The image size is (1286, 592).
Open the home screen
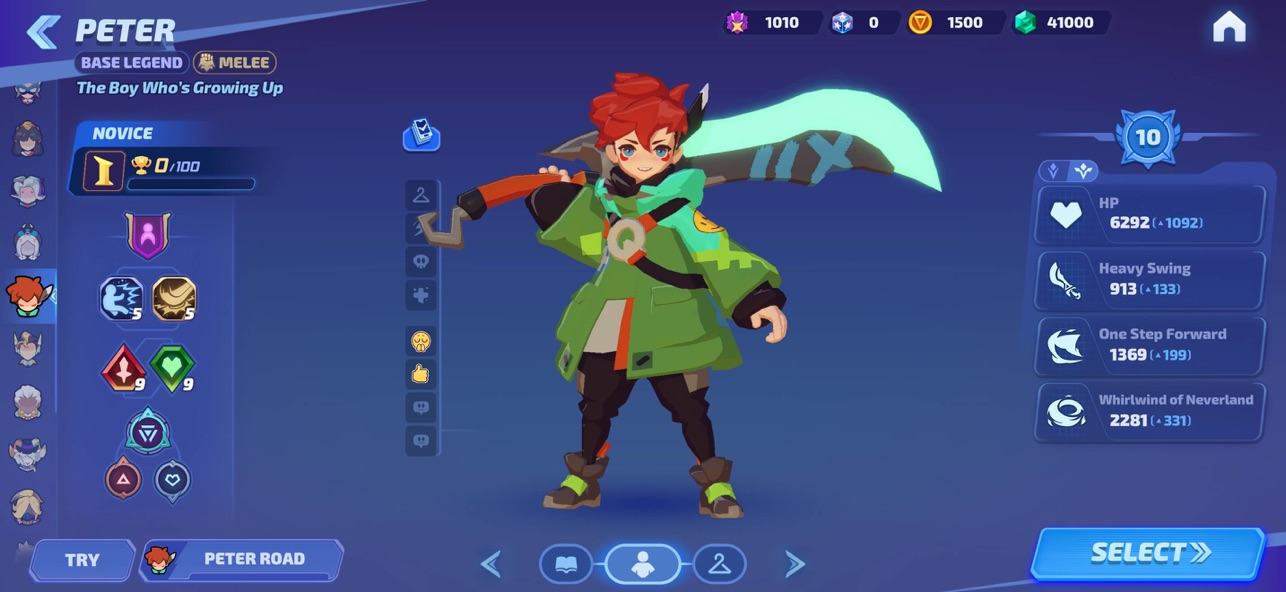click(1229, 27)
